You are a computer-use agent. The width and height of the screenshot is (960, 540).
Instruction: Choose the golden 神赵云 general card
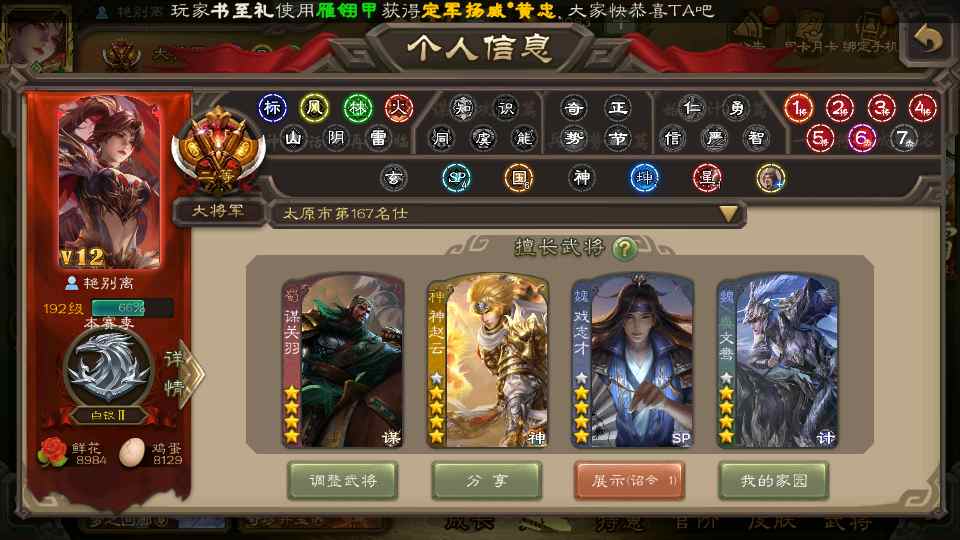click(x=488, y=361)
